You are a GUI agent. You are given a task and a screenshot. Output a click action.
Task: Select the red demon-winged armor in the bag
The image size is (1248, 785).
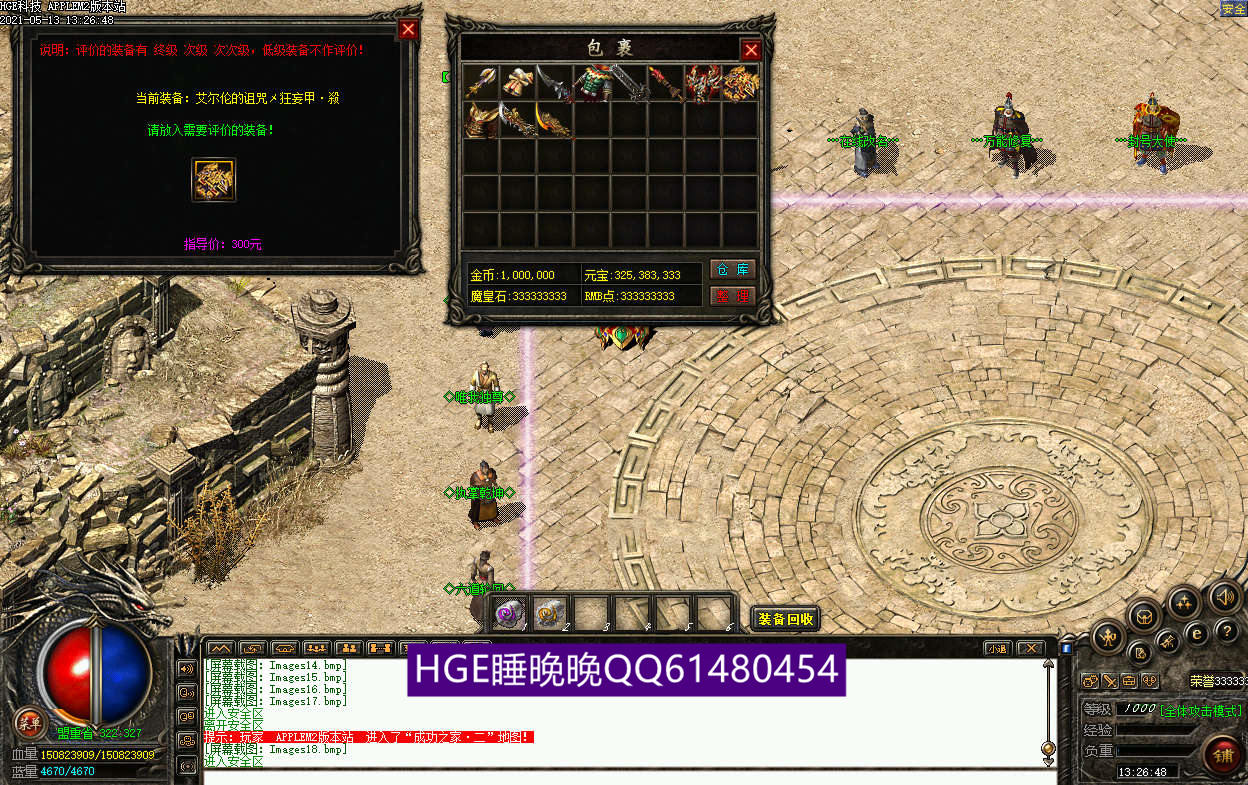tap(703, 84)
